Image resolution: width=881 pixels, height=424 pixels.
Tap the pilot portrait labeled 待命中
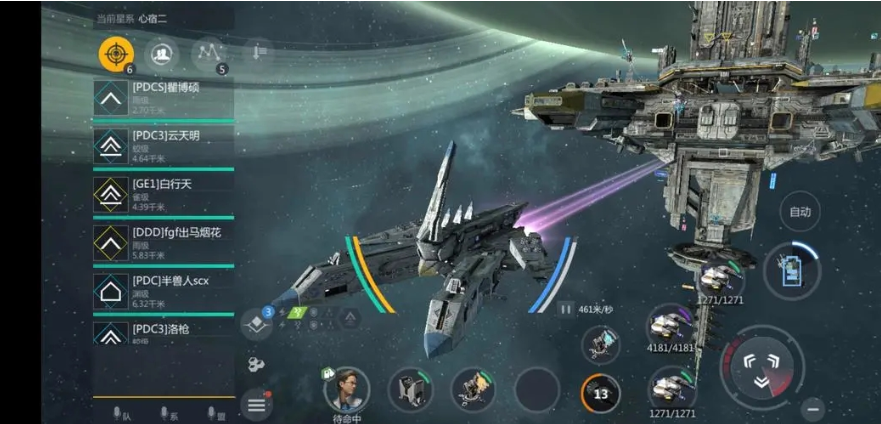(346, 389)
